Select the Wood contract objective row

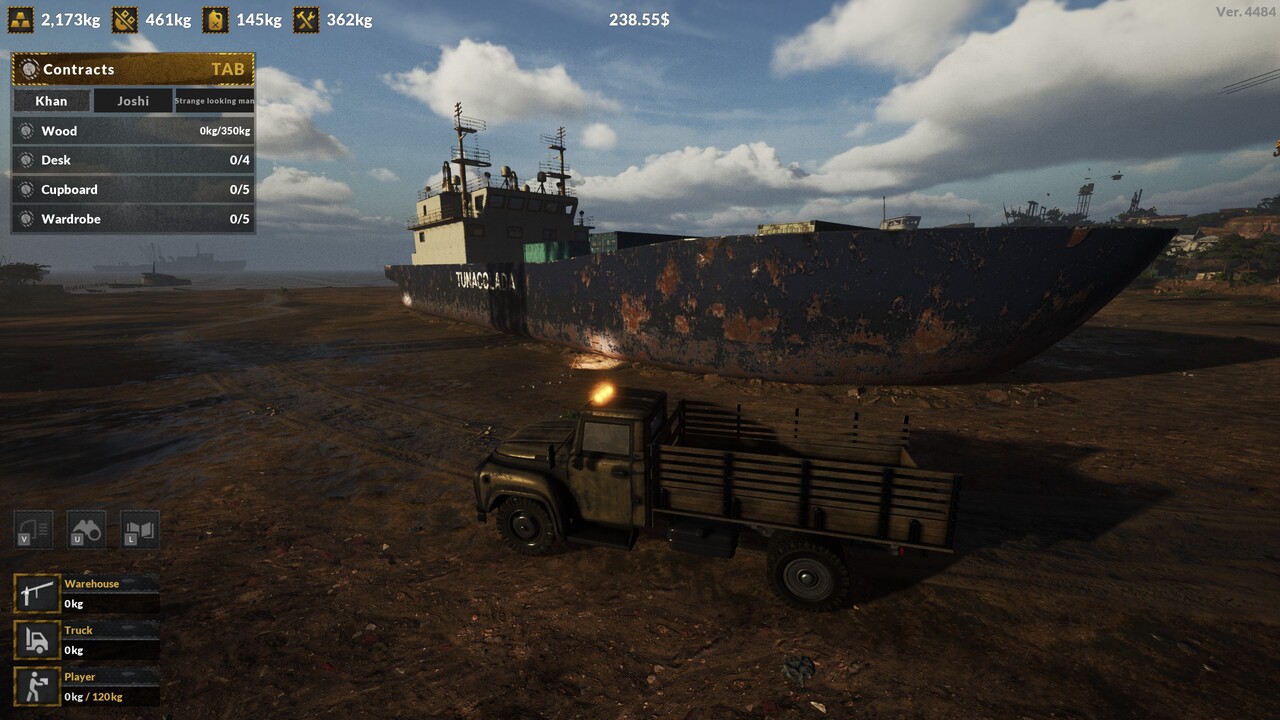coord(133,131)
